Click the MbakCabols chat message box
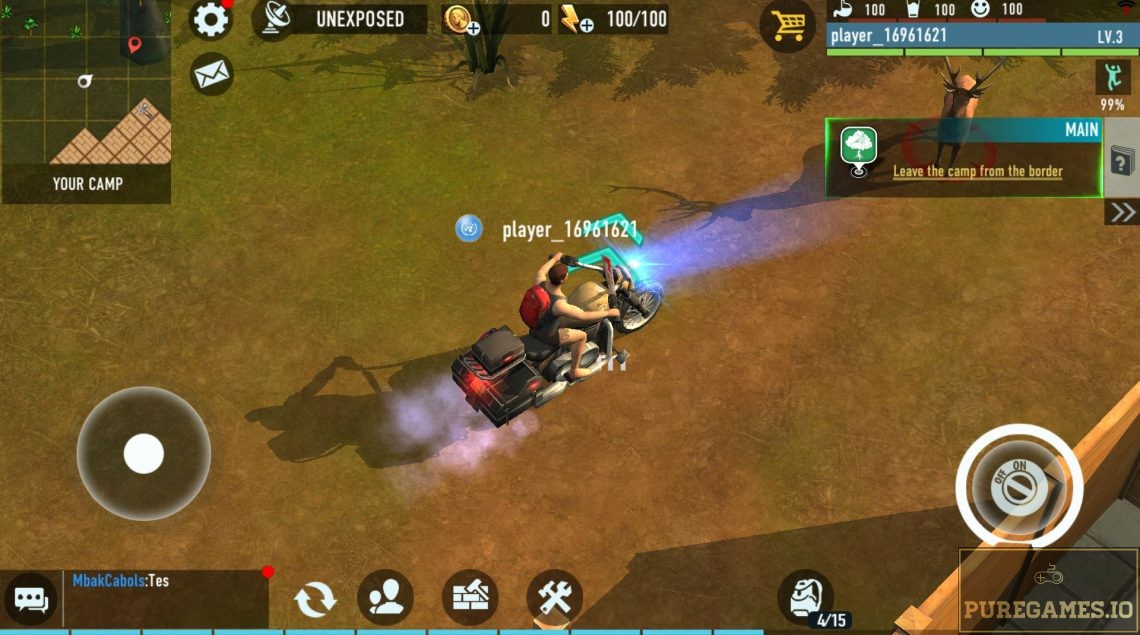Screen dimensions: 1140x635 pyautogui.click(x=165, y=599)
